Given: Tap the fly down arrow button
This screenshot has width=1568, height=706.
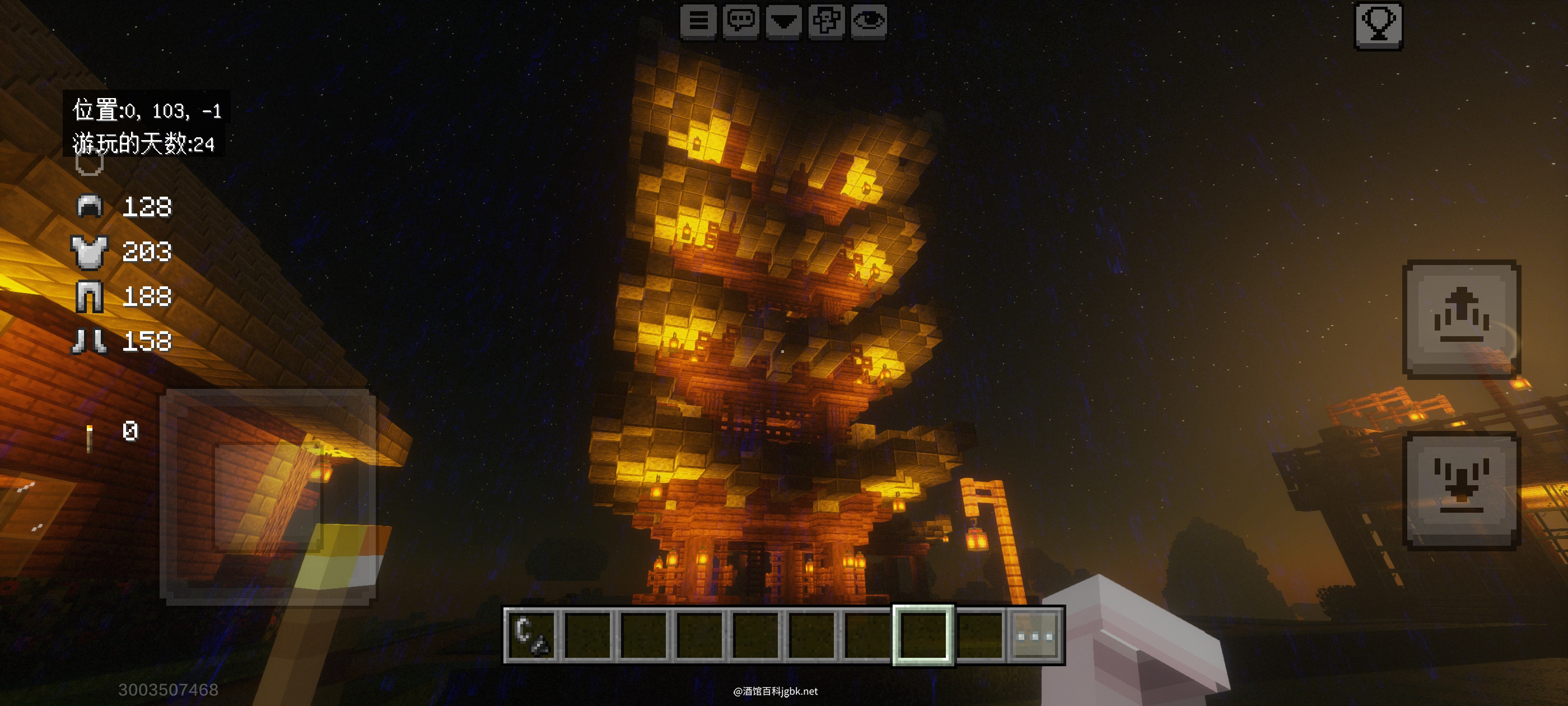Looking at the screenshot, I should pyautogui.click(x=1461, y=491).
